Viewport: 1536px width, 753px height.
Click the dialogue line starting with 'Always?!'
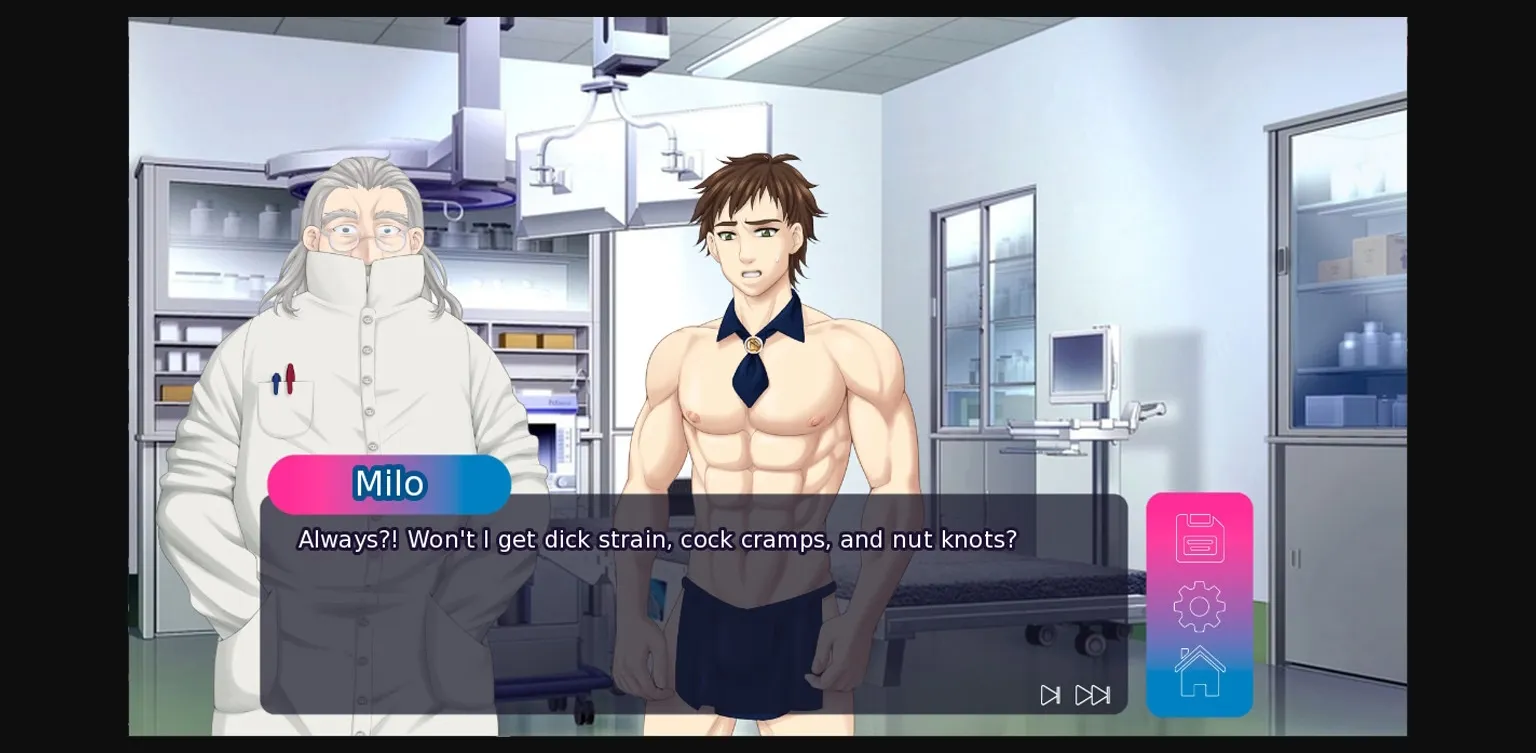click(x=656, y=539)
